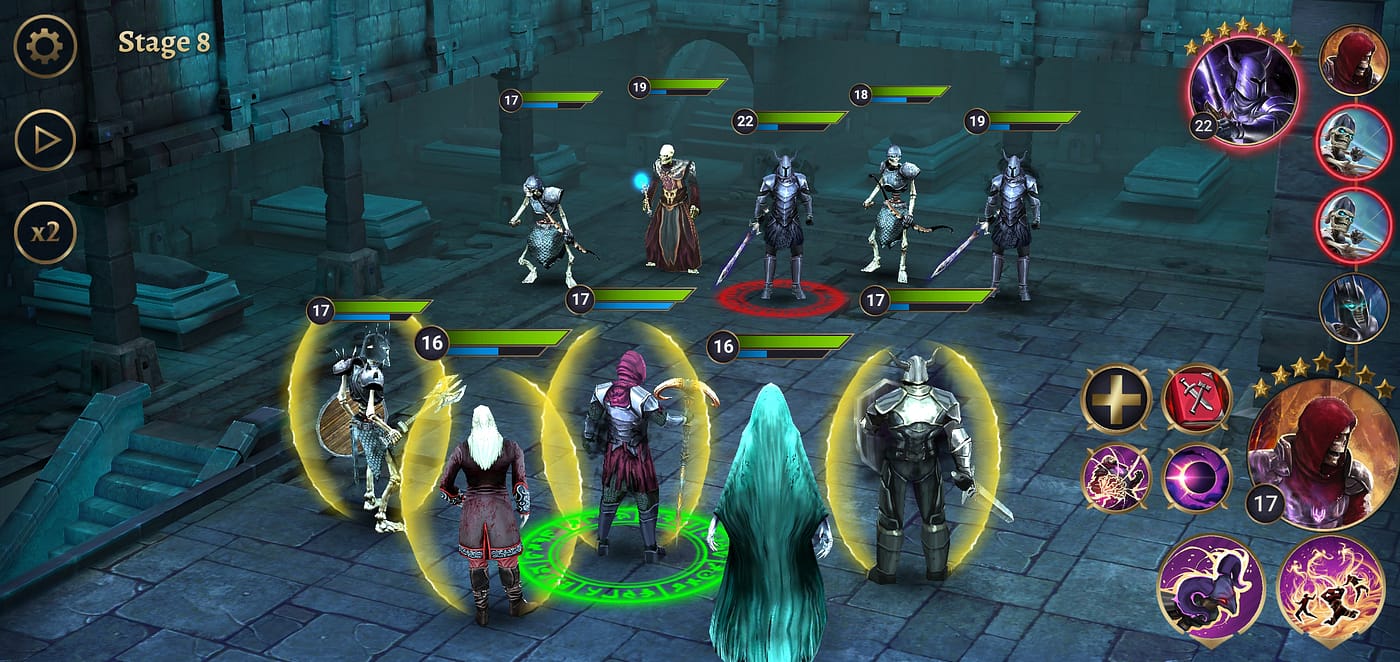Open the gear settings menu
1400x662 pixels.
(x=45, y=46)
